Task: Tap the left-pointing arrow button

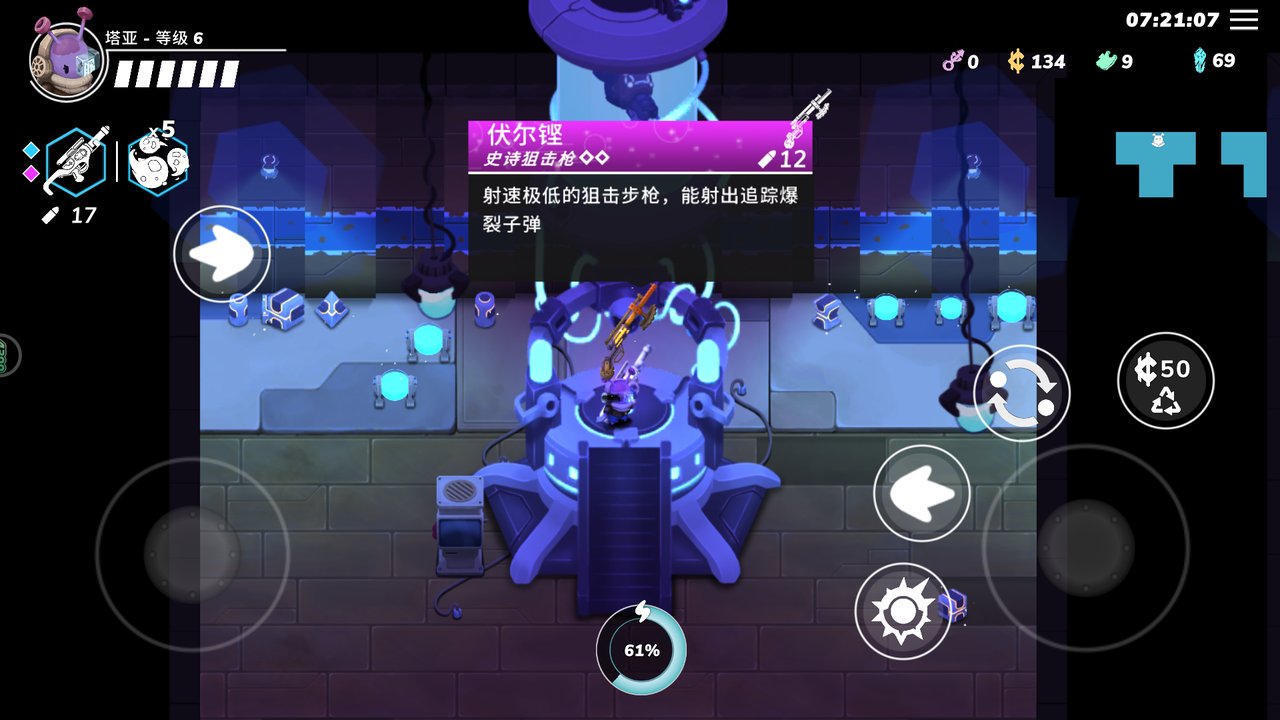Action: coord(921,493)
